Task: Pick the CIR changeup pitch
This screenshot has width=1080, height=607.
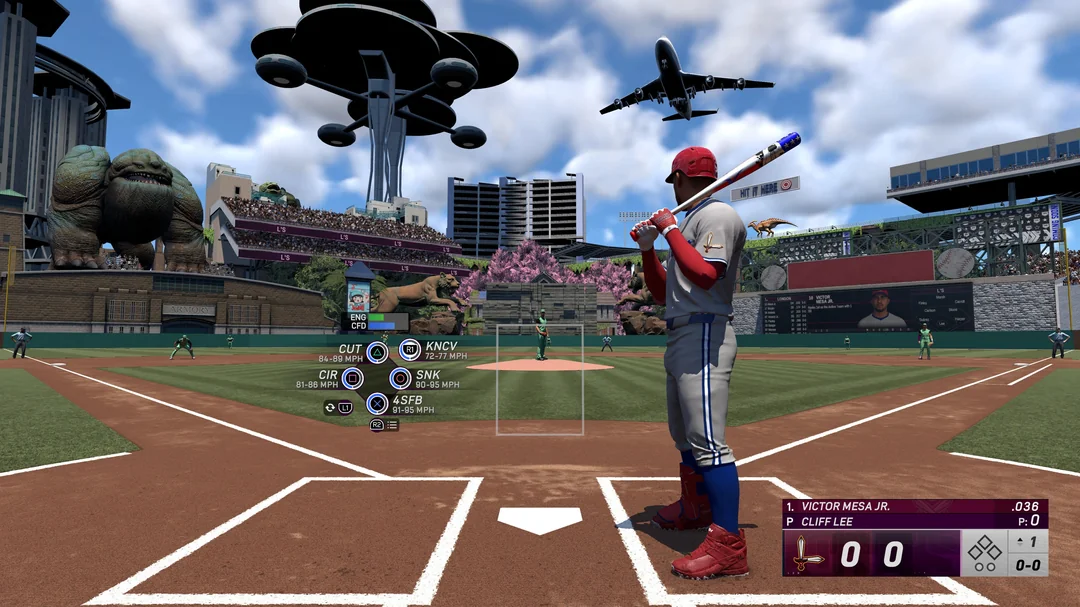Action: pyautogui.click(x=352, y=378)
